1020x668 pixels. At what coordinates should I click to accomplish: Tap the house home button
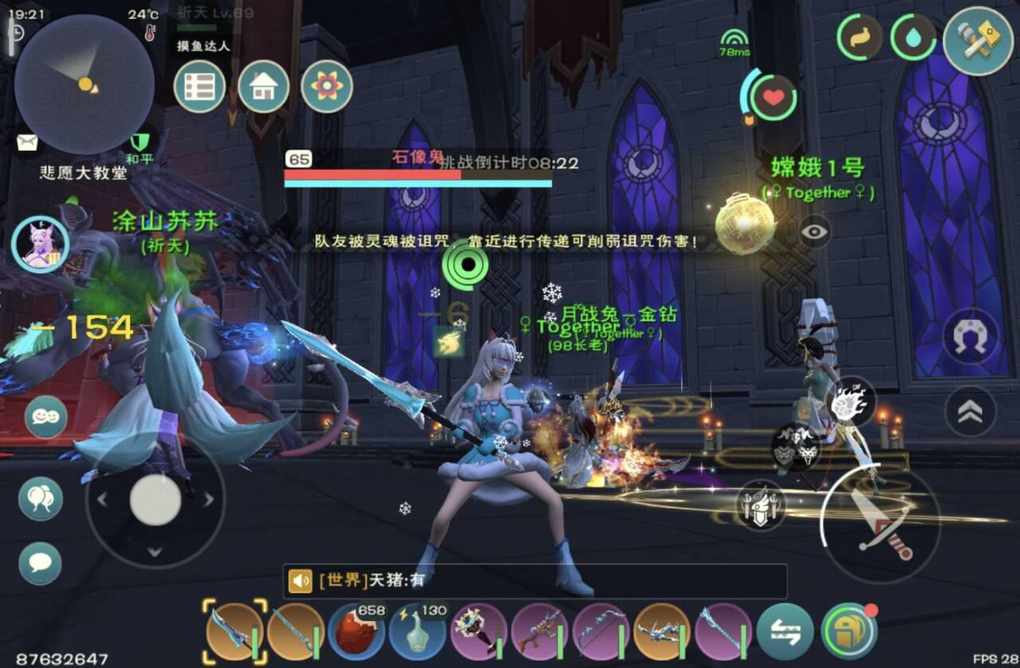click(x=263, y=87)
